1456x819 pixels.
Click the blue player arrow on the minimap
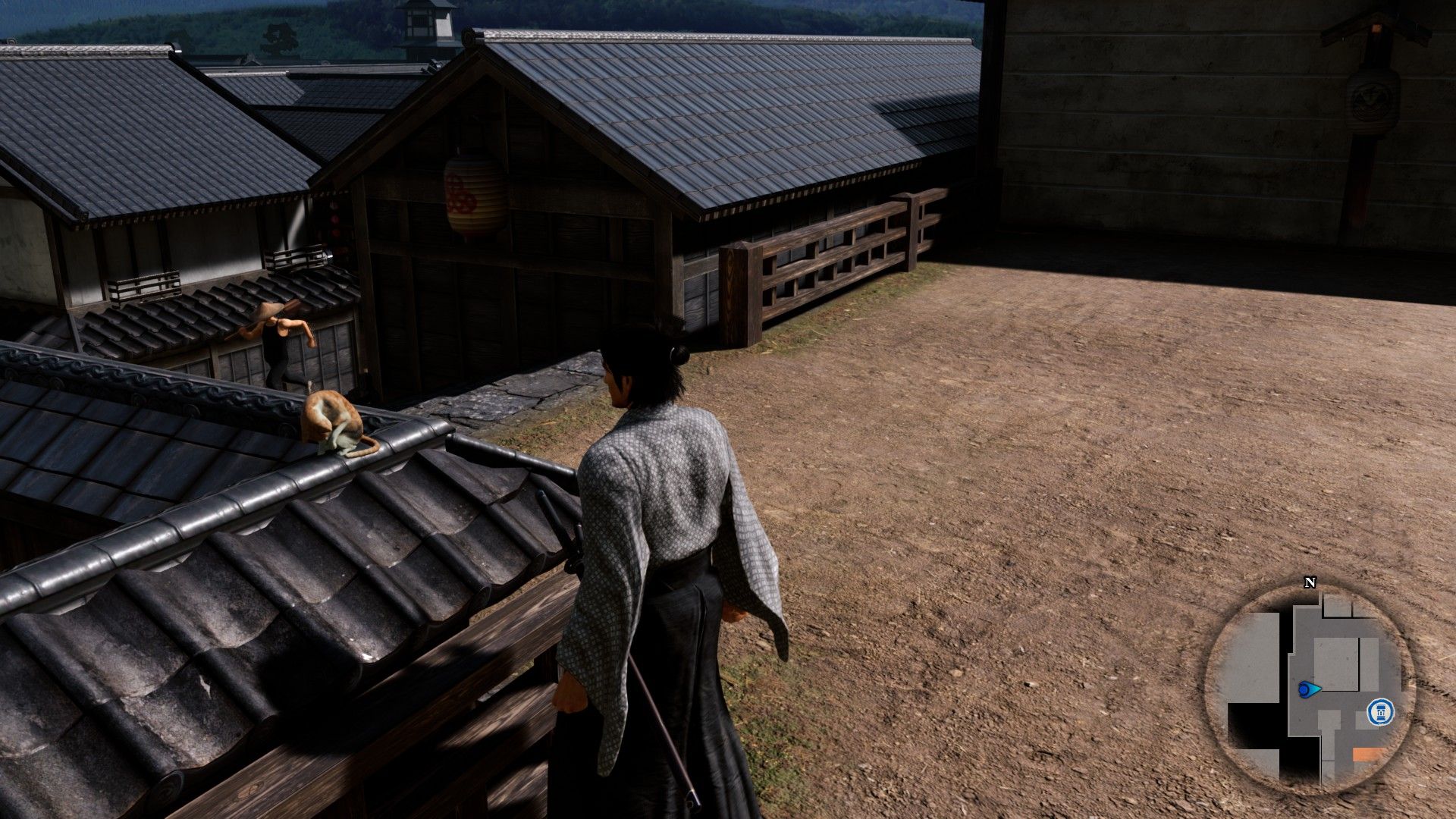point(1308,689)
